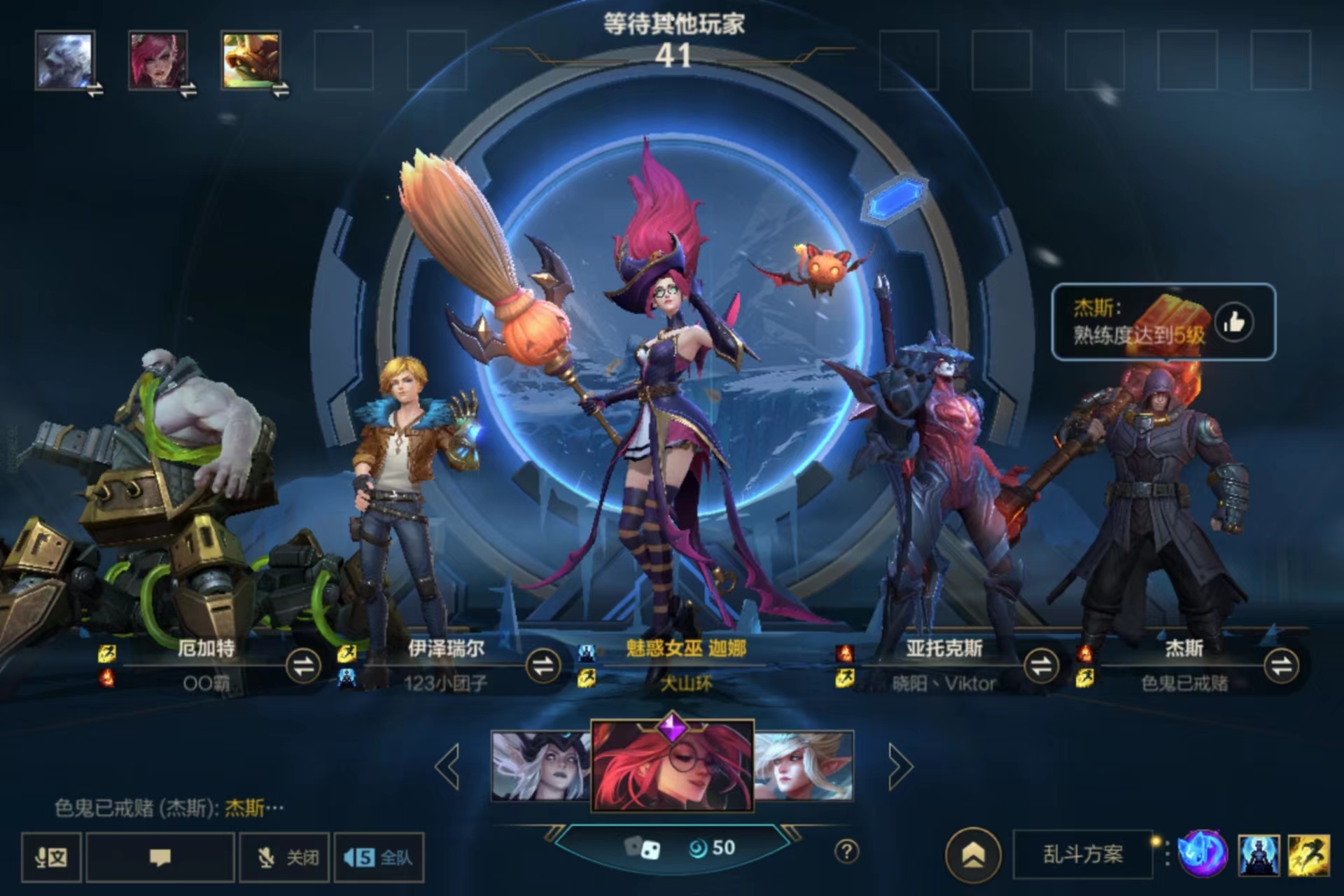
Task: Toggle the microphone marked 关闭
Action: click(x=286, y=857)
